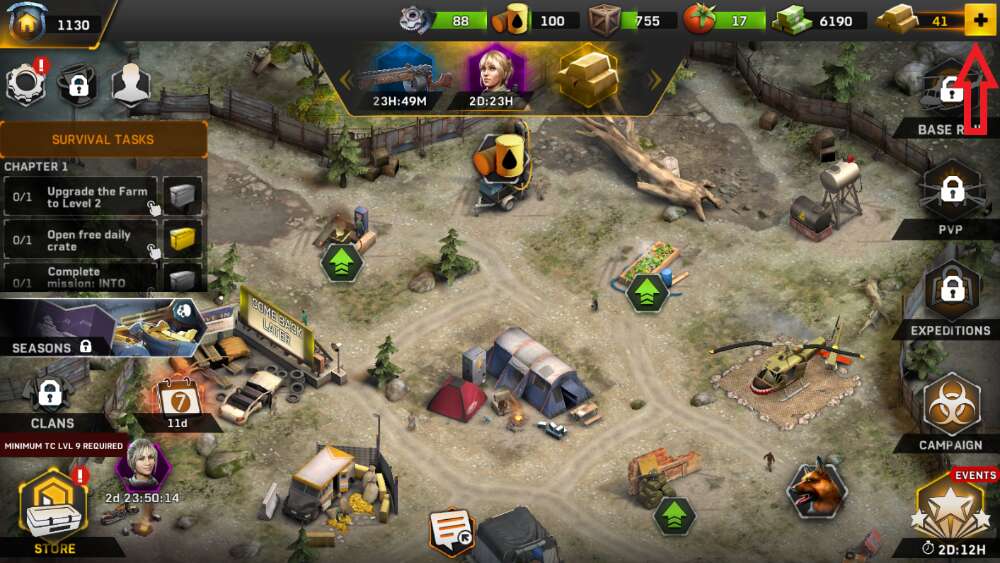Open the base level home icon

(27, 23)
